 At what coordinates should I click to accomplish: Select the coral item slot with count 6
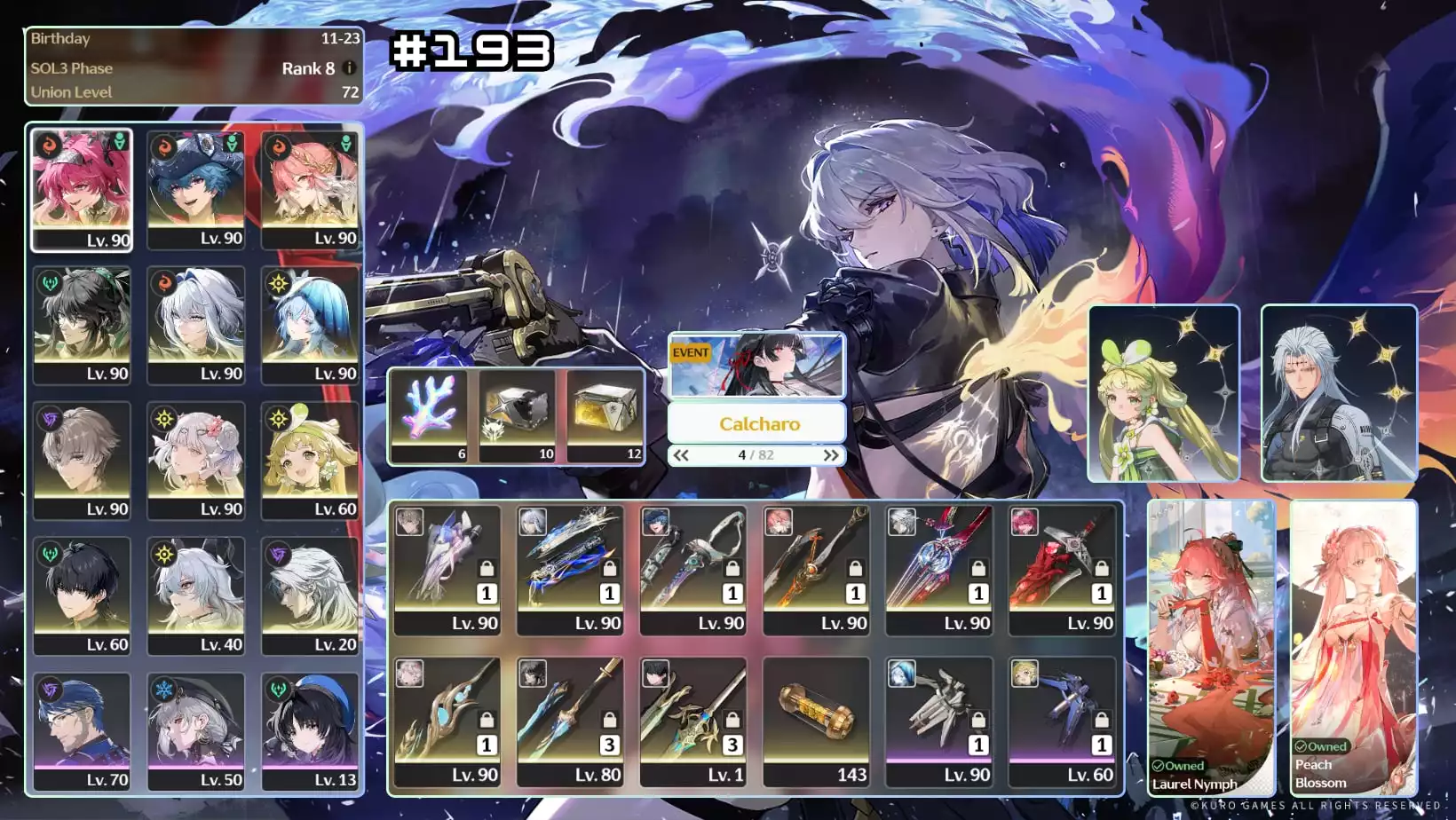[430, 415]
